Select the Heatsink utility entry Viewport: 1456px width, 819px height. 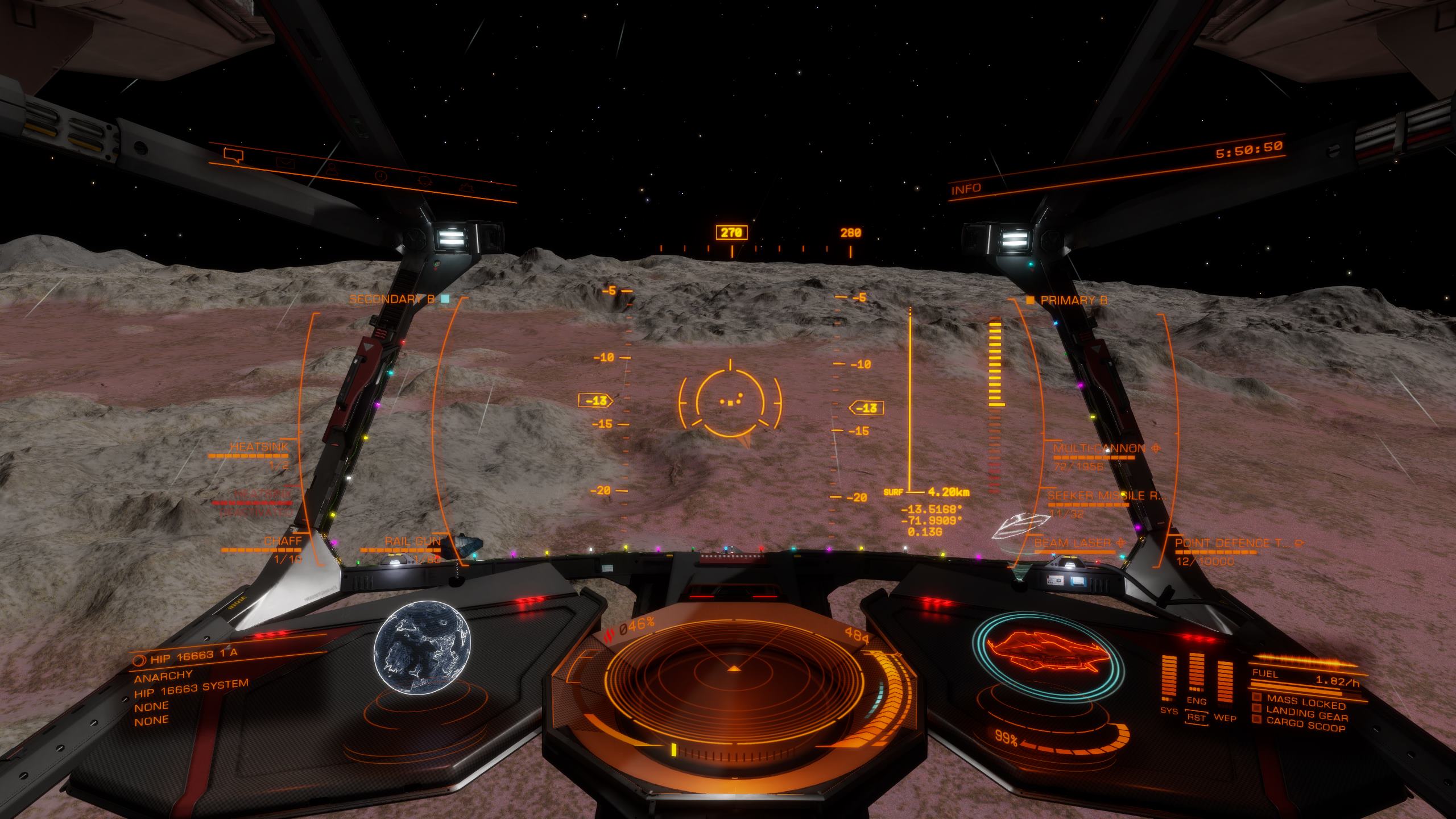(259, 448)
